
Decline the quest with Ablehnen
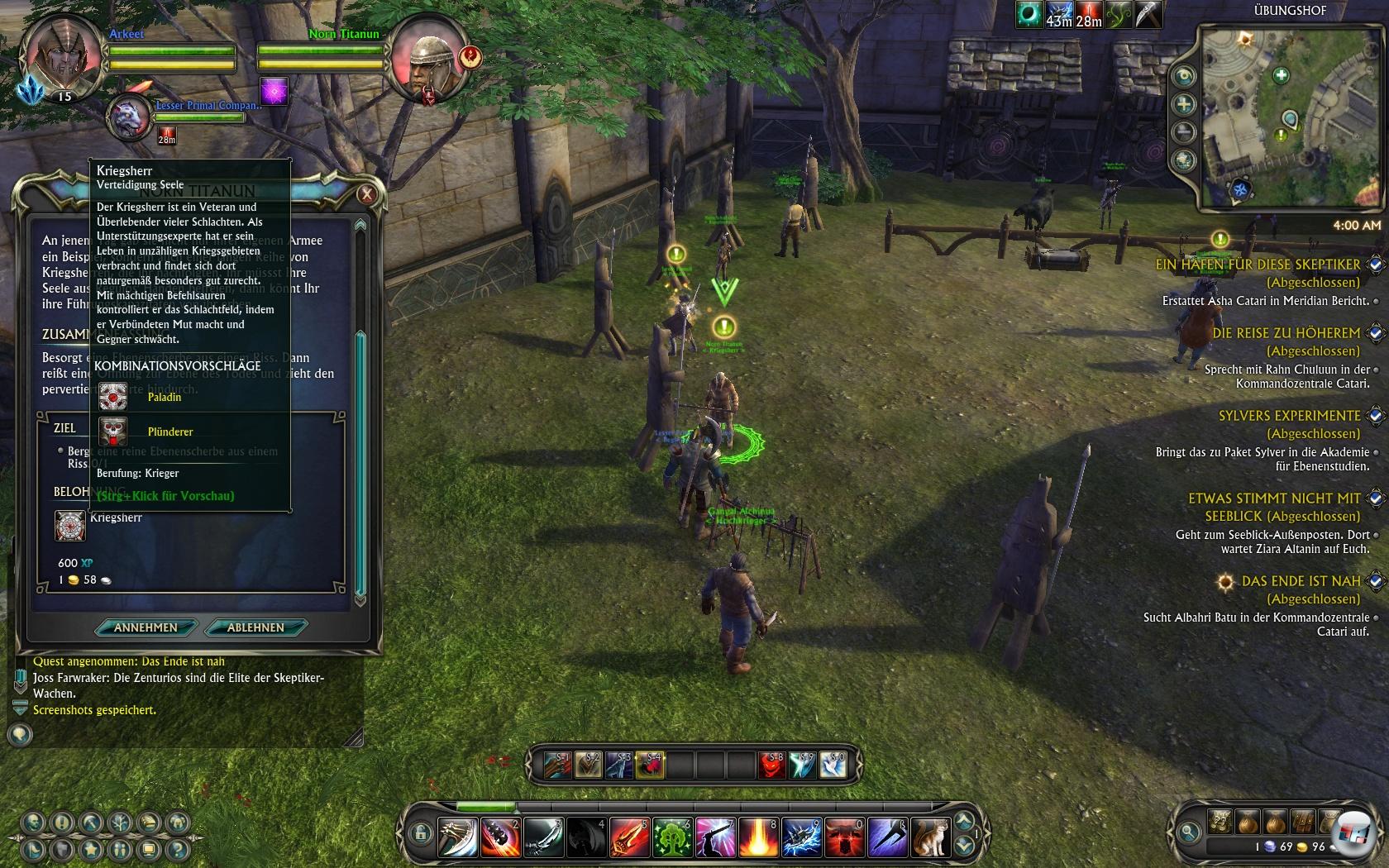255,627
